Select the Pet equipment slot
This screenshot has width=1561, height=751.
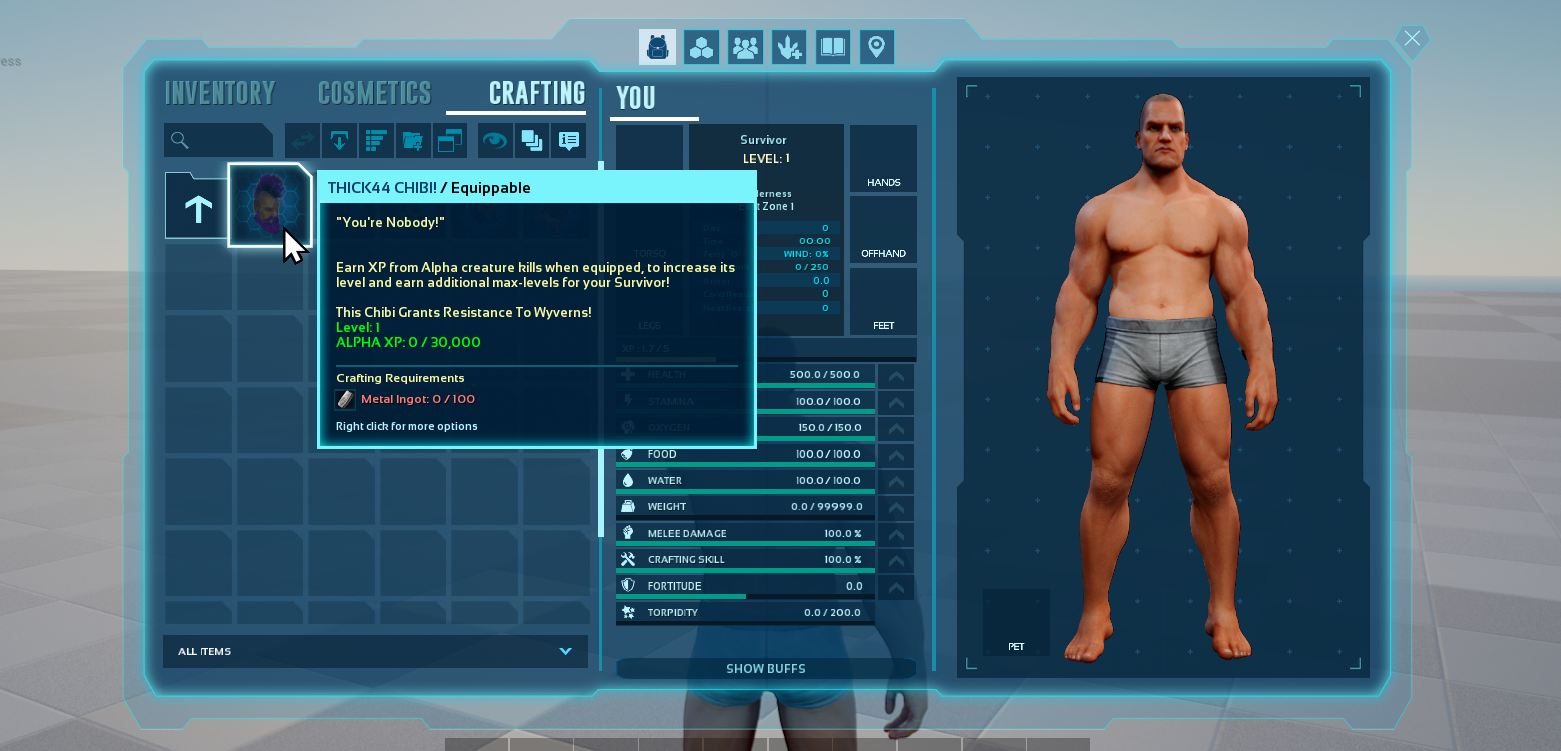(x=1016, y=622)
